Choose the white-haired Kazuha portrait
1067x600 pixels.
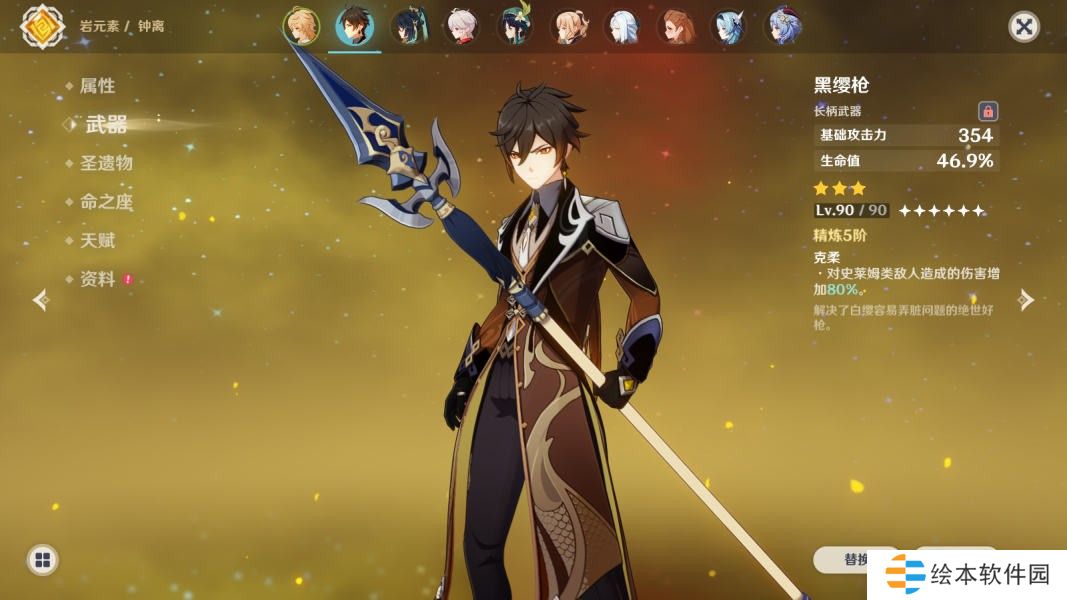(x=461, y=26)
